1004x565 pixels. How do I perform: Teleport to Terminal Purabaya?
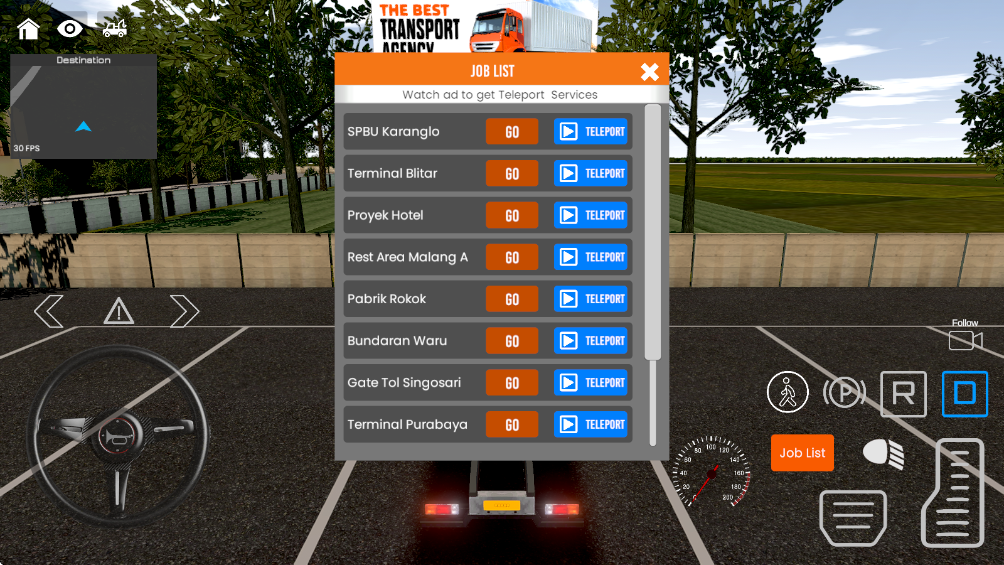(x=591, y=425)
